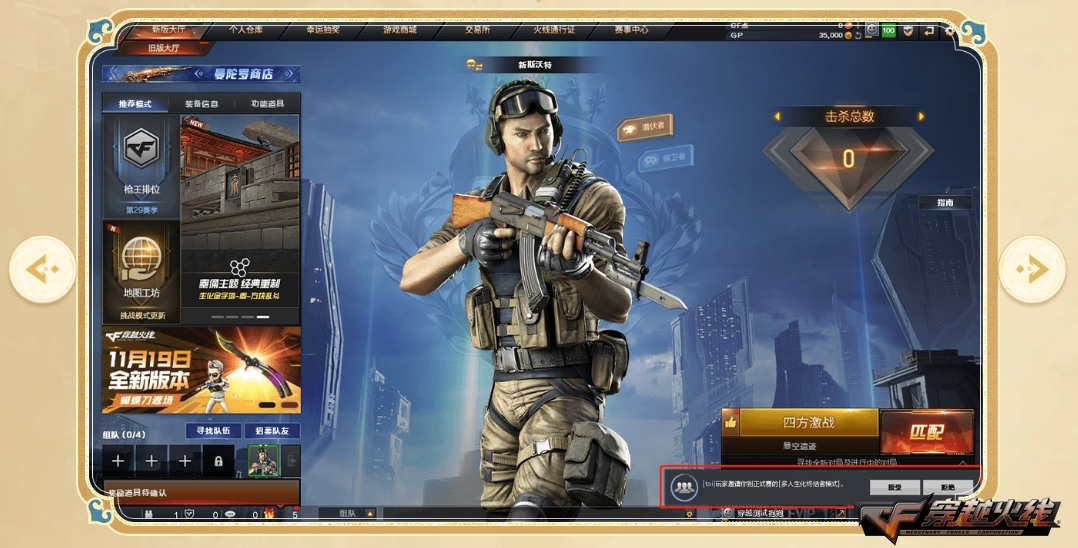Click 招募队友 recruit teammates button

272,431
